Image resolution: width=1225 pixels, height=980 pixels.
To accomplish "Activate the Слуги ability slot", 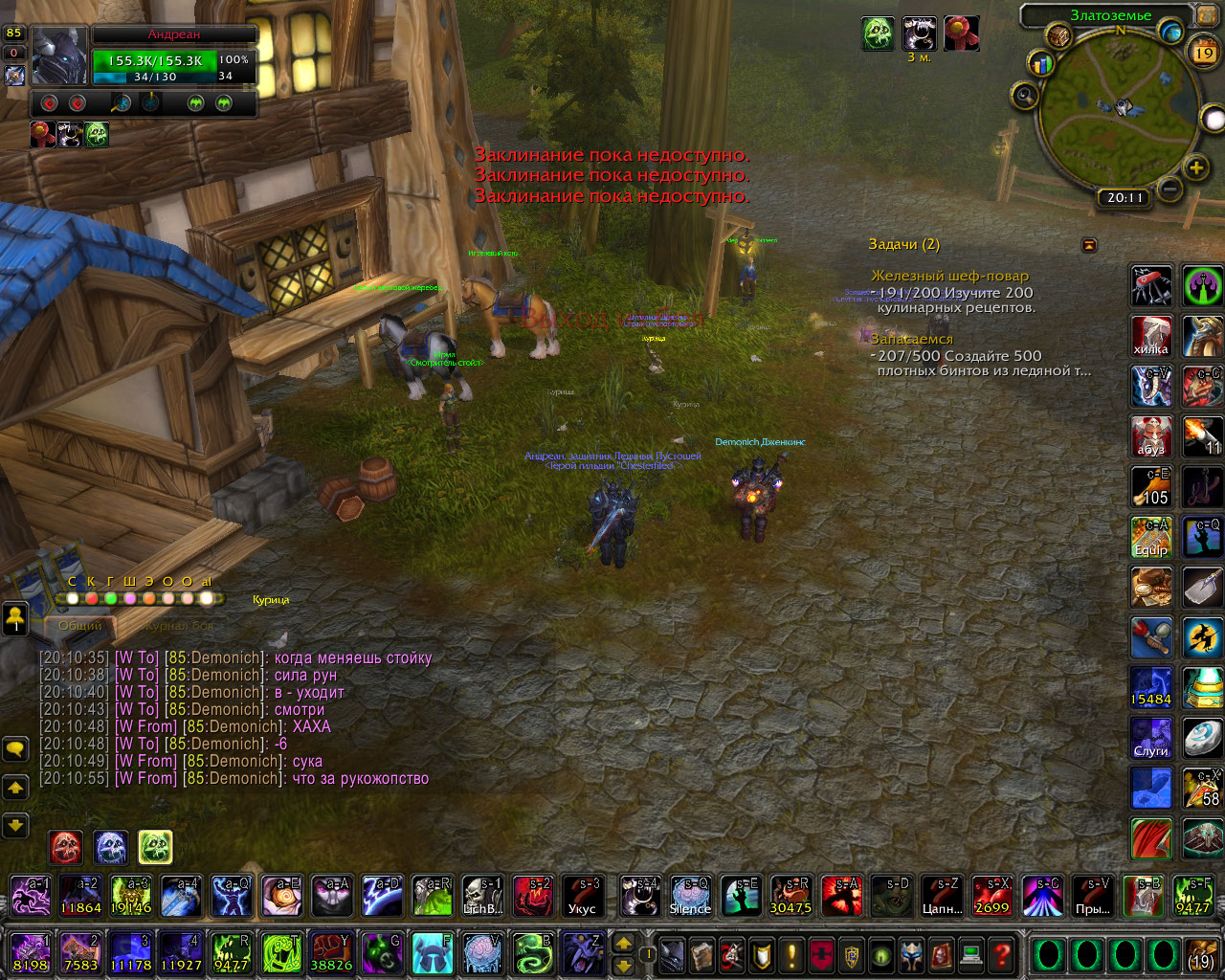I will click(1151, 738).
